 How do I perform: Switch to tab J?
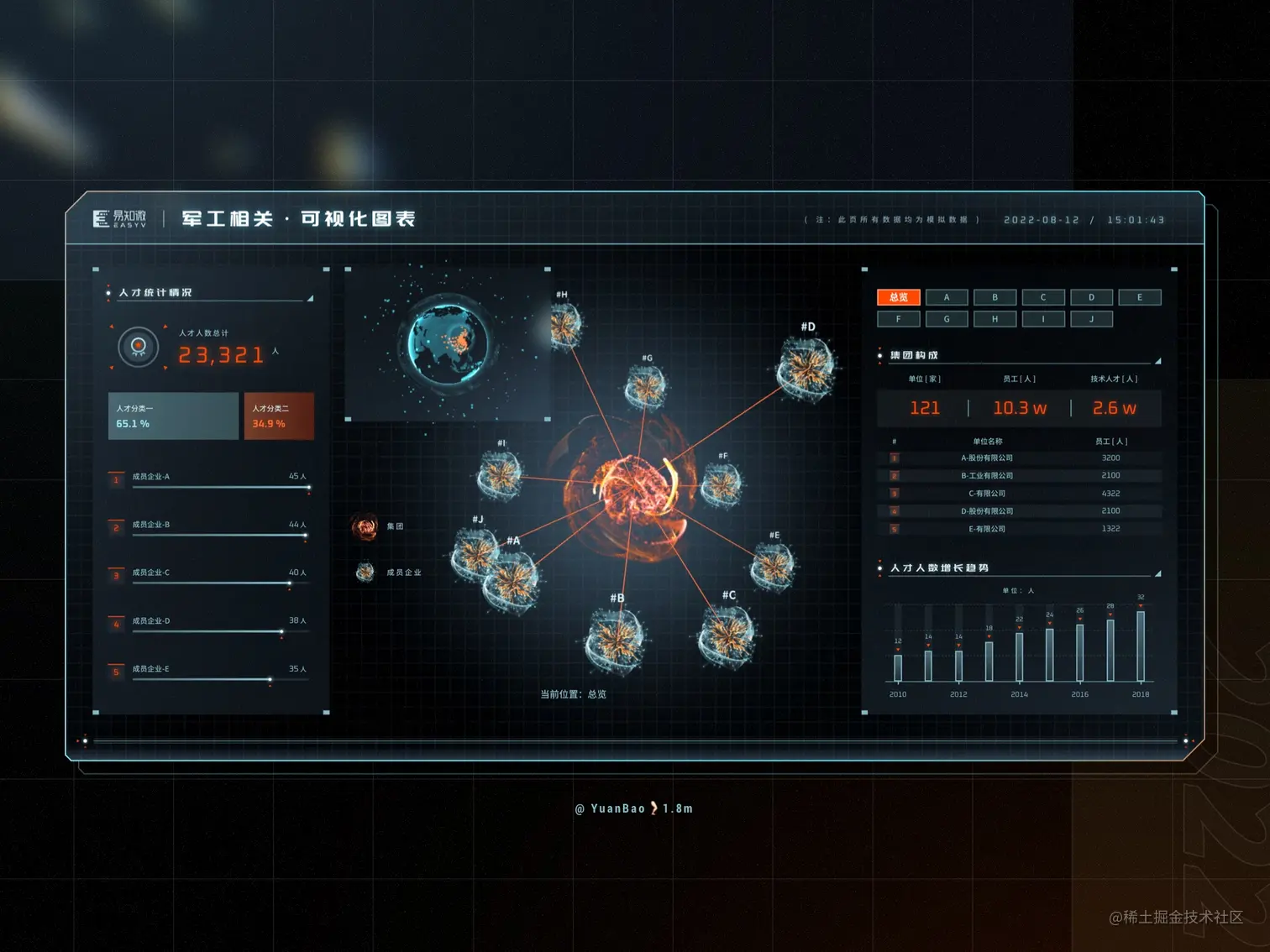coord(1091,319)
